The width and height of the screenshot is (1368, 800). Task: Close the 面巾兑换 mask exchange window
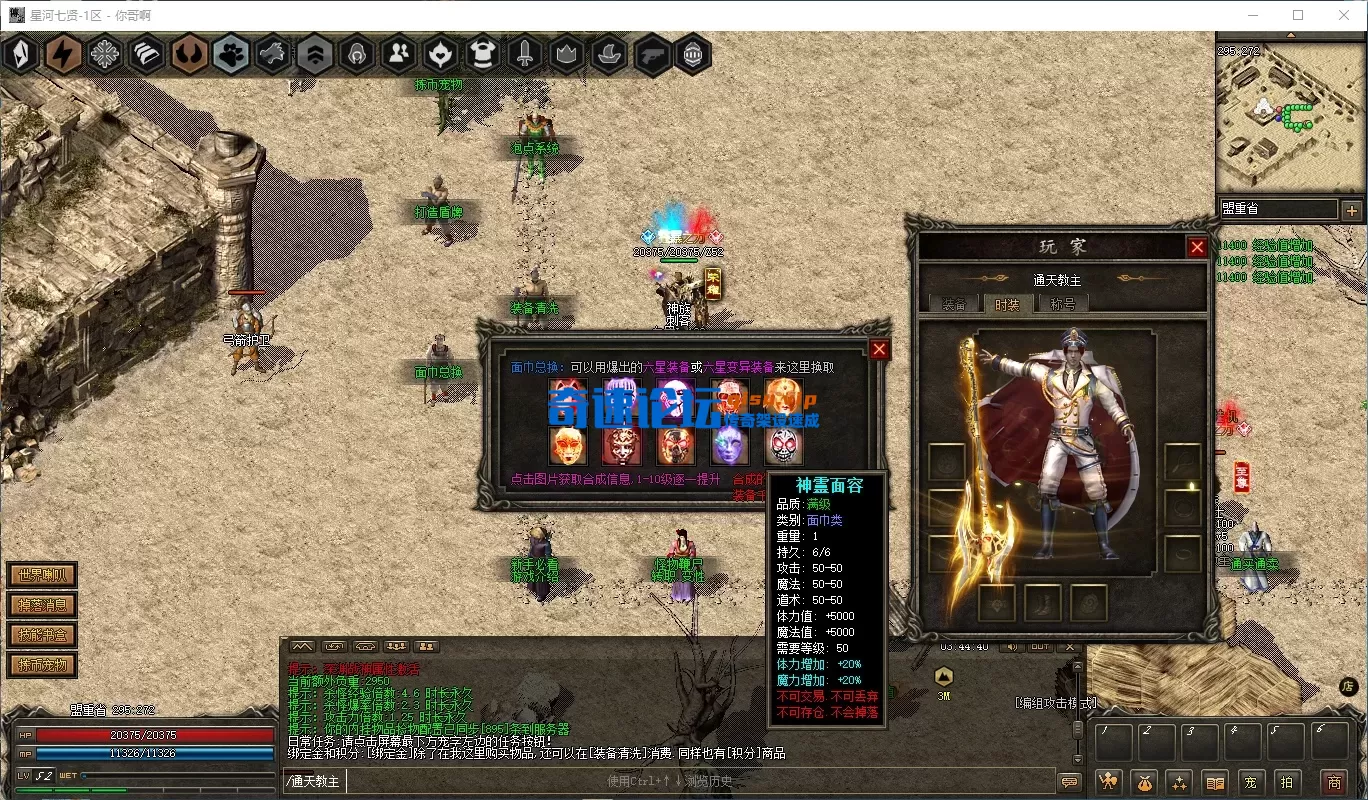879,348
